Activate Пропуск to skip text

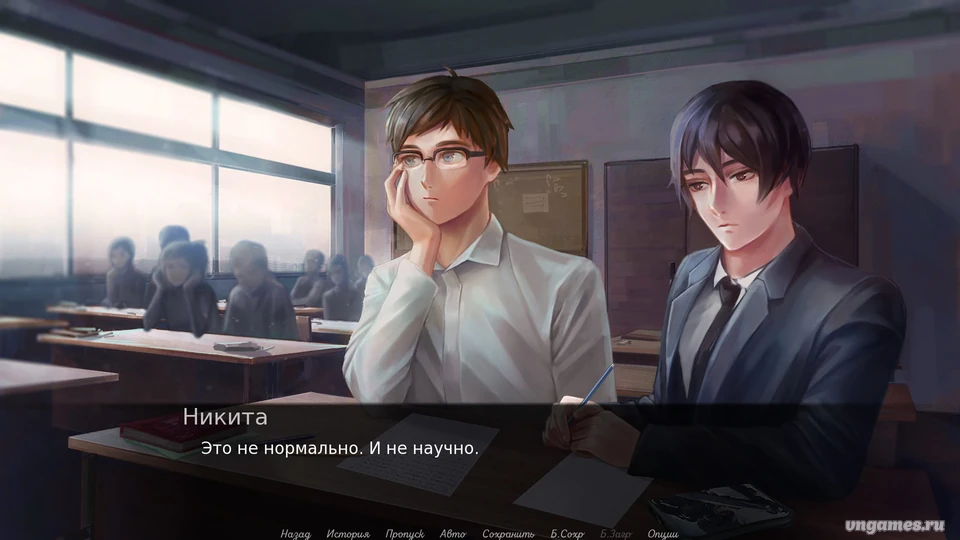coord(405,534)
